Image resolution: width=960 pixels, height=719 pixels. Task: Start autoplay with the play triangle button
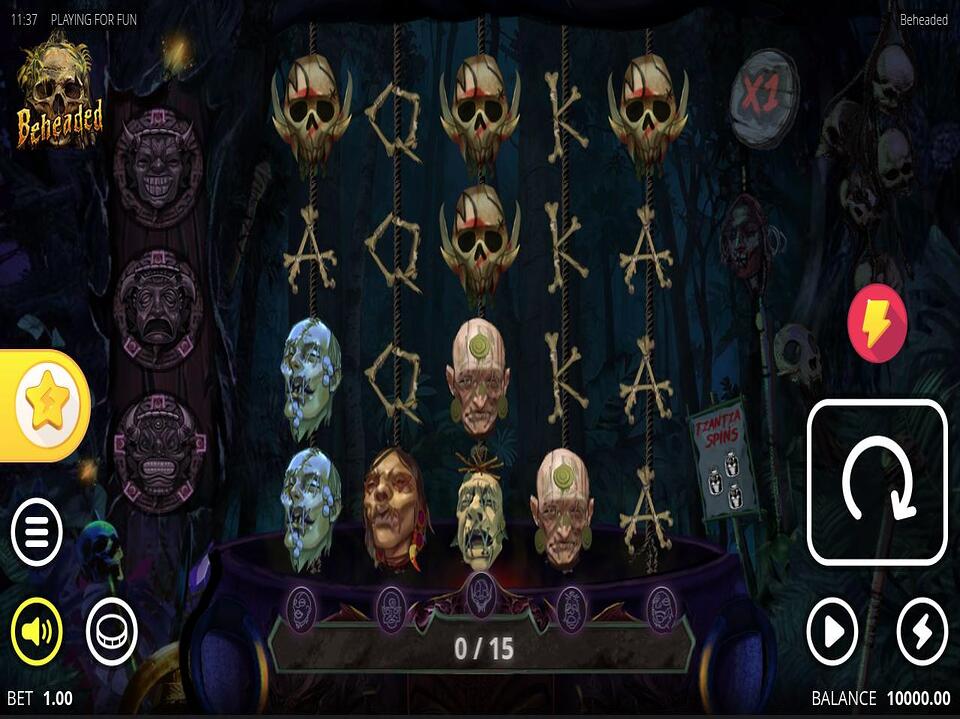(x=832, y=631)
